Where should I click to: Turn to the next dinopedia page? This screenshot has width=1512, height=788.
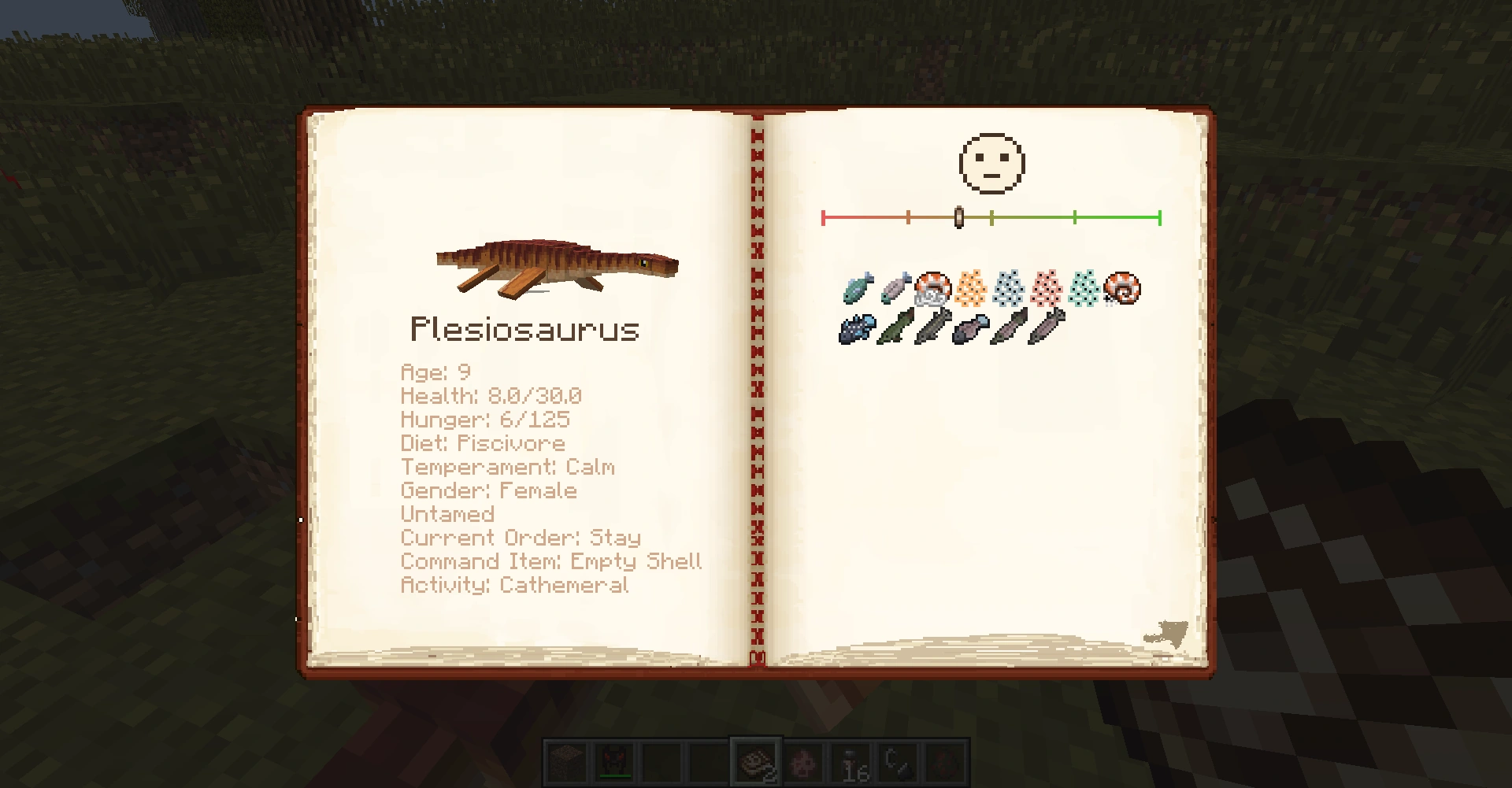point(1167,634)
